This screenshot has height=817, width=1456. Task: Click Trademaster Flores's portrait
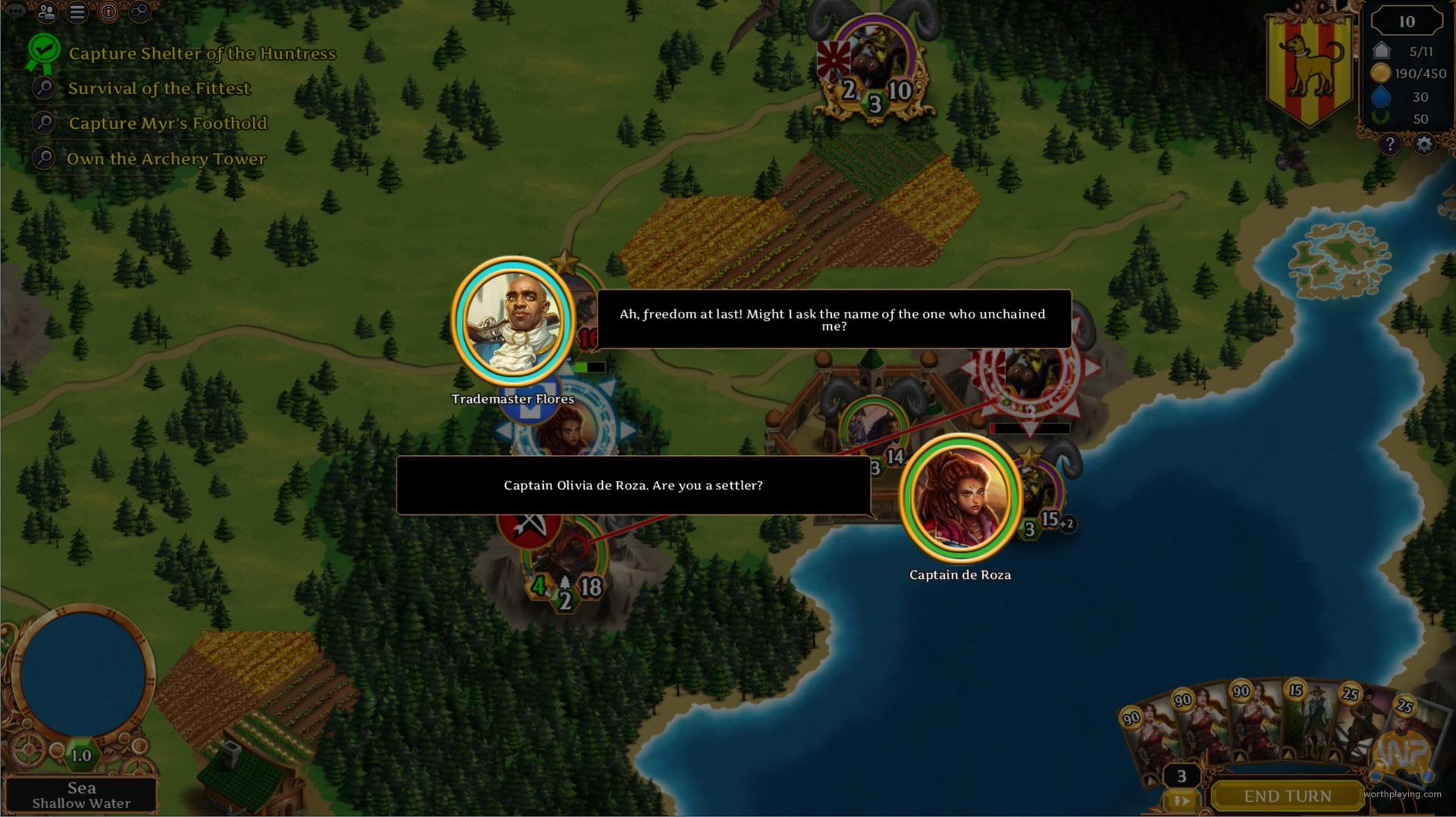[513, 320]
